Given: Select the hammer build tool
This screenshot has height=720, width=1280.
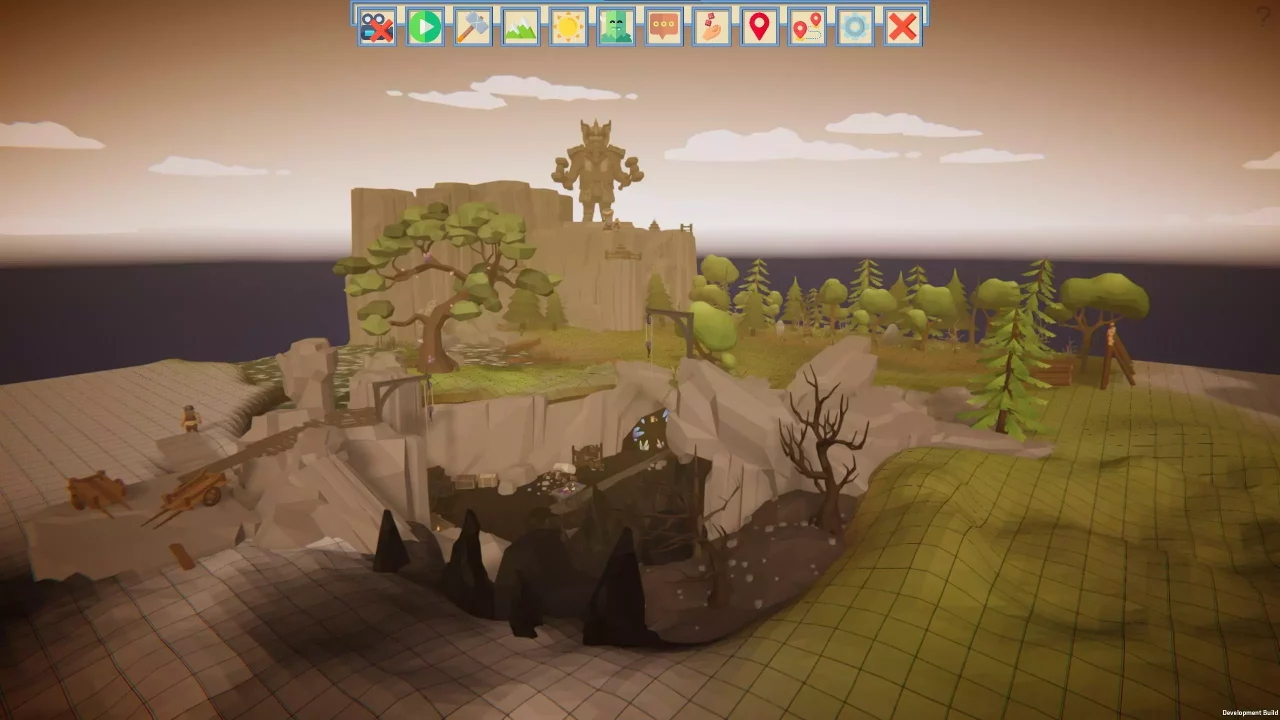Looking at the screenshot, I should point(471,27).
